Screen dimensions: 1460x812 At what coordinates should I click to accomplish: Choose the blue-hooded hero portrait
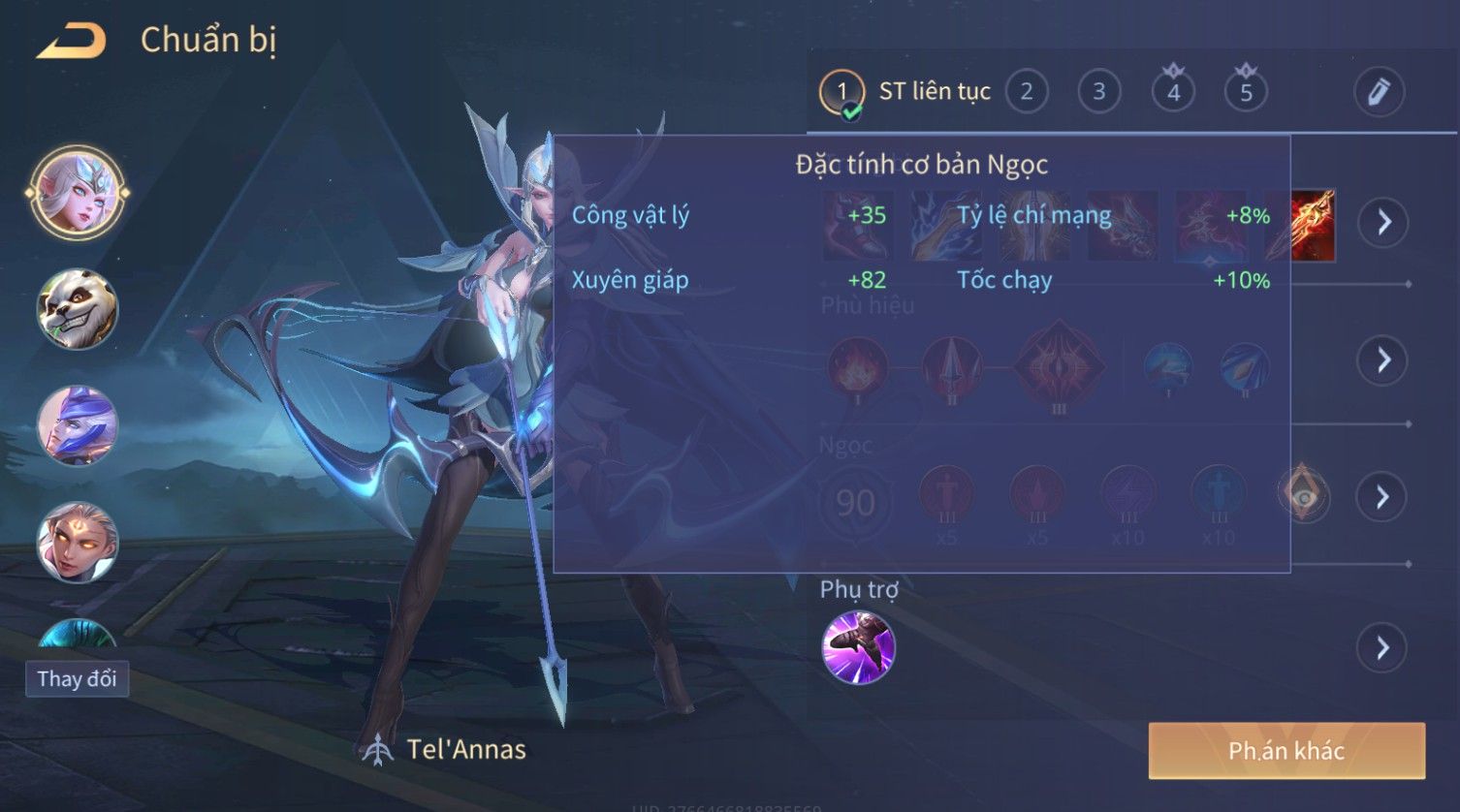77,425
